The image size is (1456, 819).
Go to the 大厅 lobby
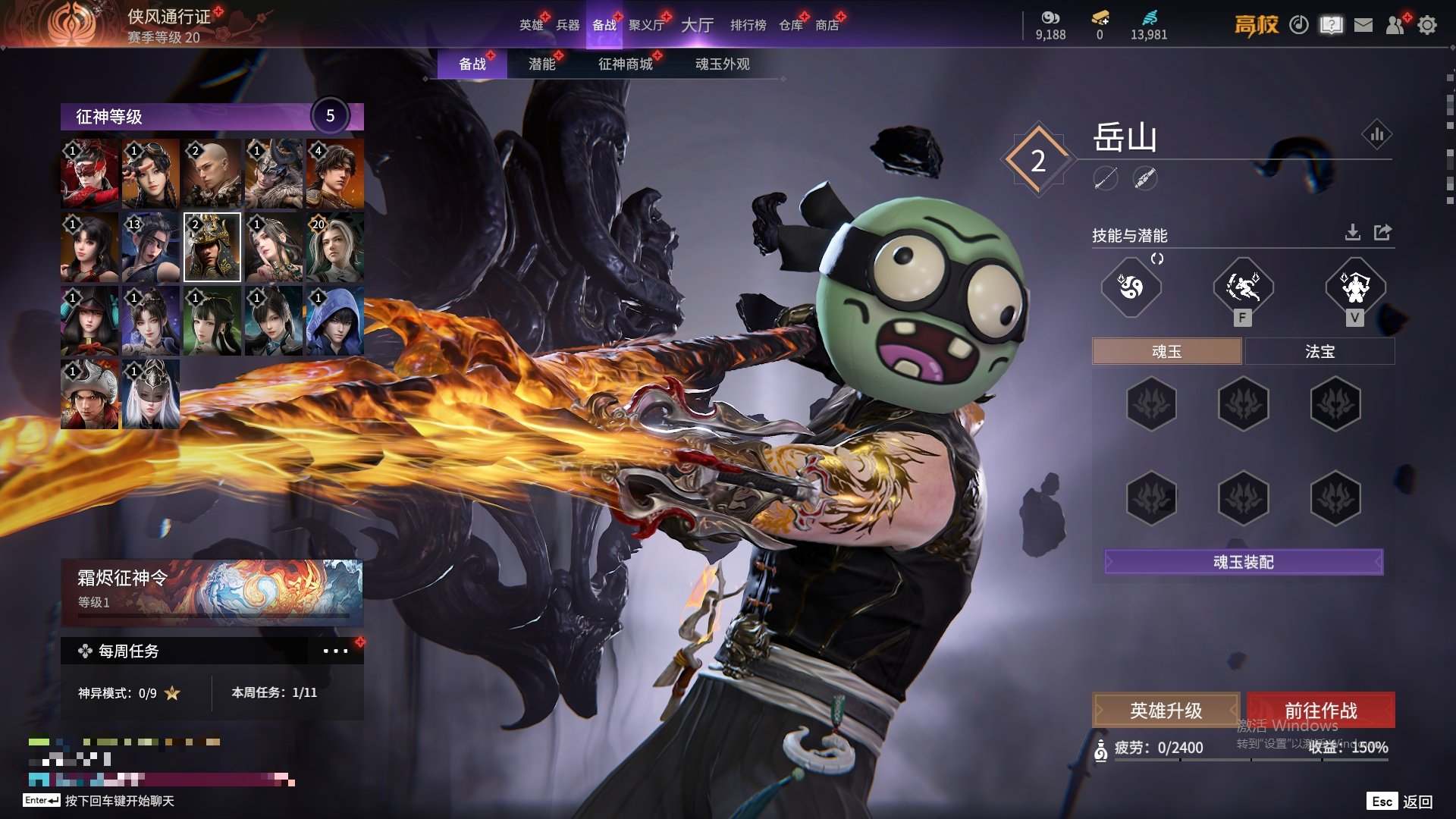click(697, 25)
